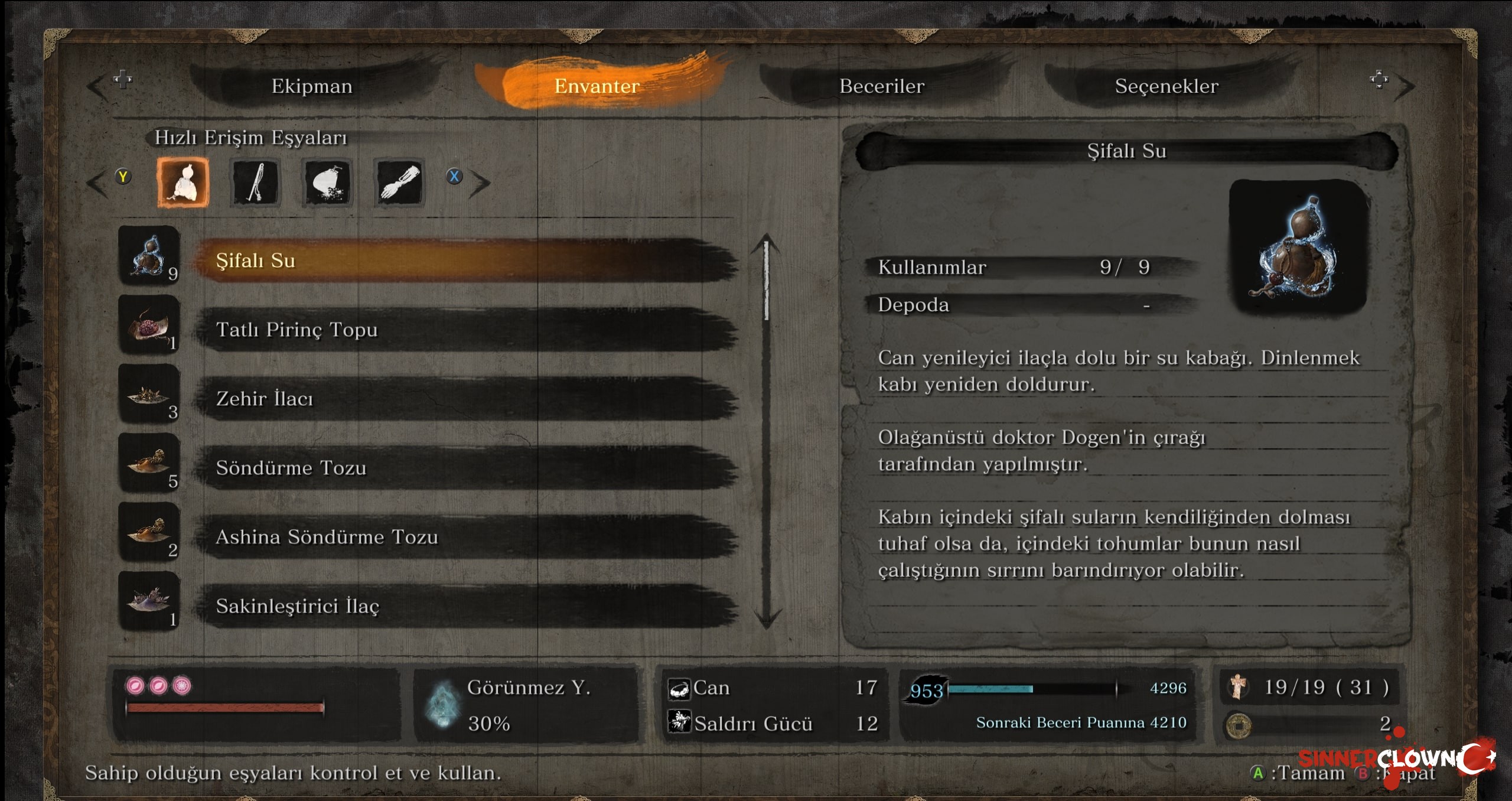This screenshot has height=801, width=1512.
Task: Select the Envanter tab
Action: pos(597,86)
